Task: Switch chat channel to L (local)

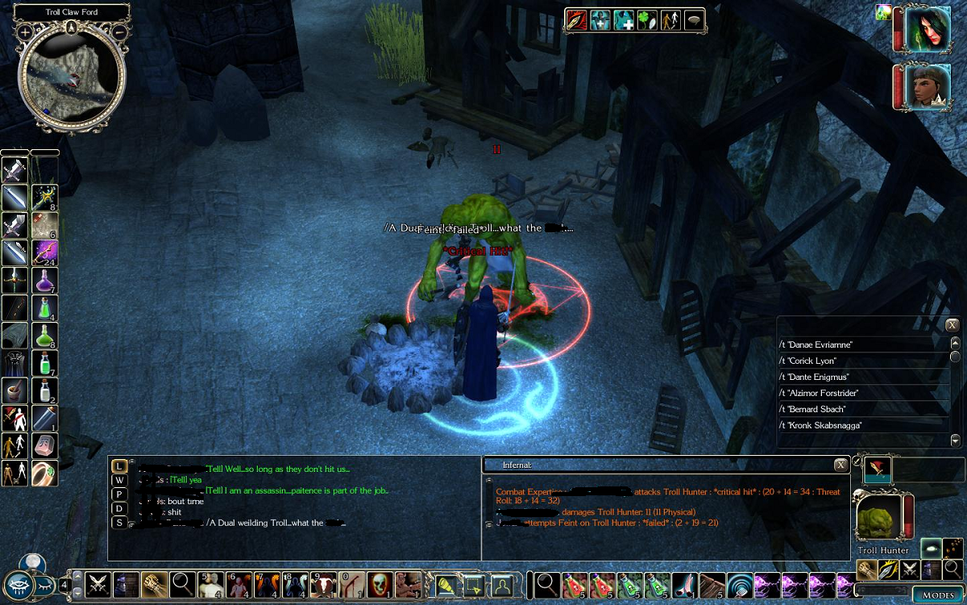Action: pyautogui.click(x=119, y=466)
